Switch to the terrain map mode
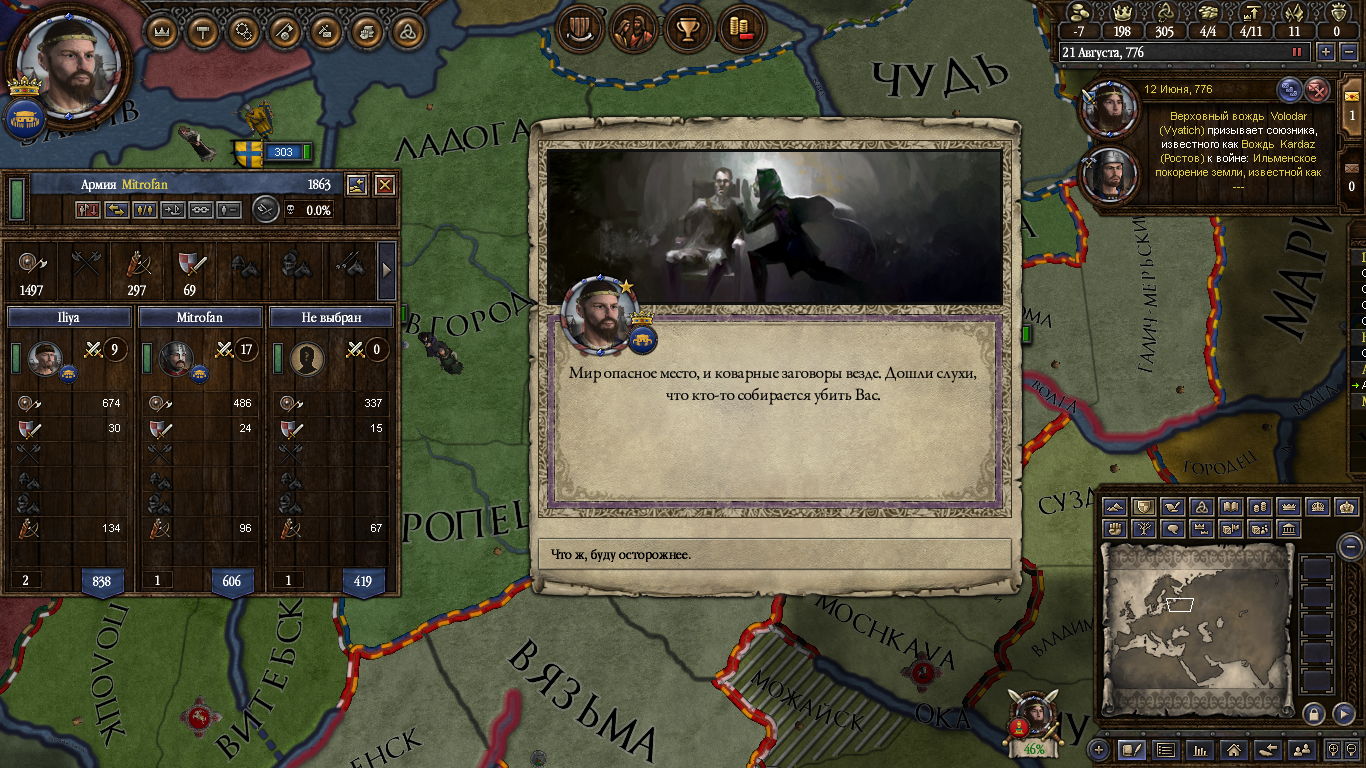This screenshot has width=1366, height=768. point(1114,507)
